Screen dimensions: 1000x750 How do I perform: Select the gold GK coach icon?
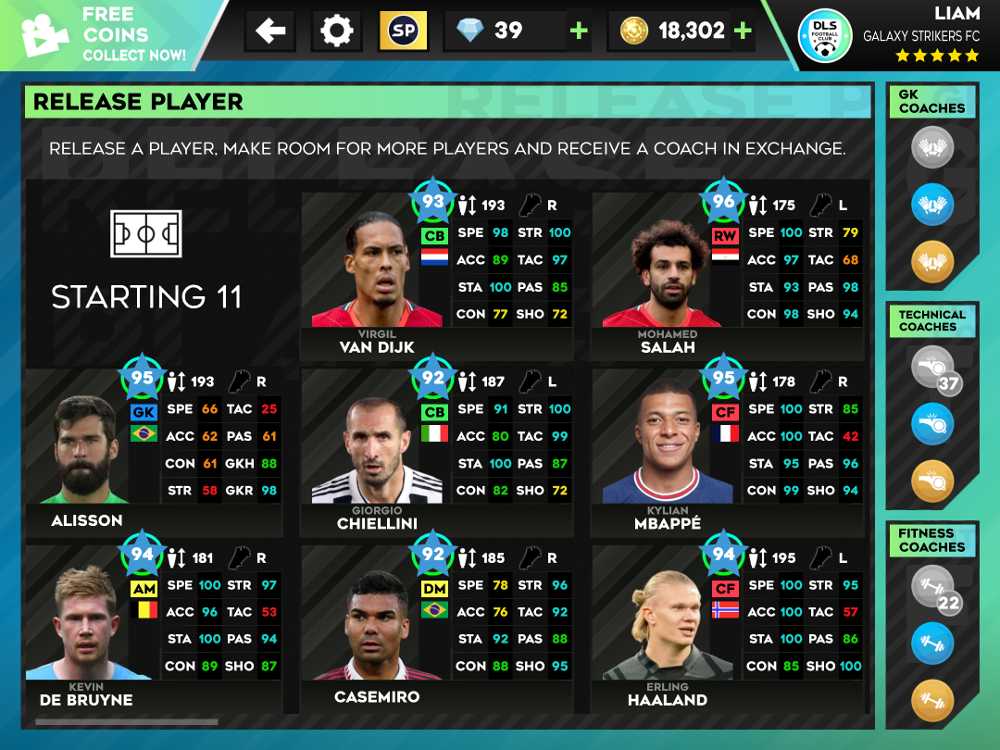(932, 262)
